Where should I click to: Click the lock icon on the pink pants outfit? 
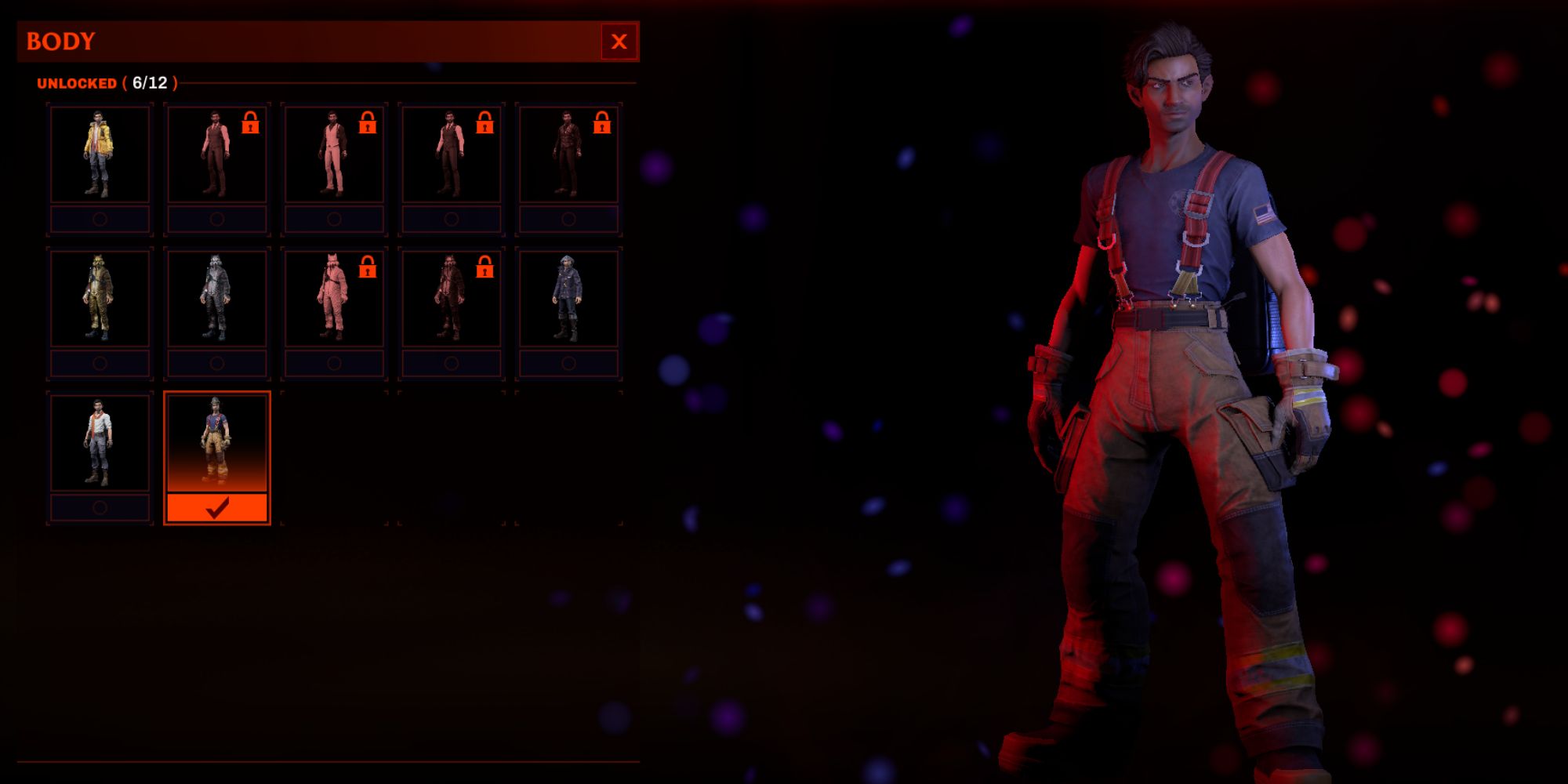pyautogui.click(x=367, y=124)
